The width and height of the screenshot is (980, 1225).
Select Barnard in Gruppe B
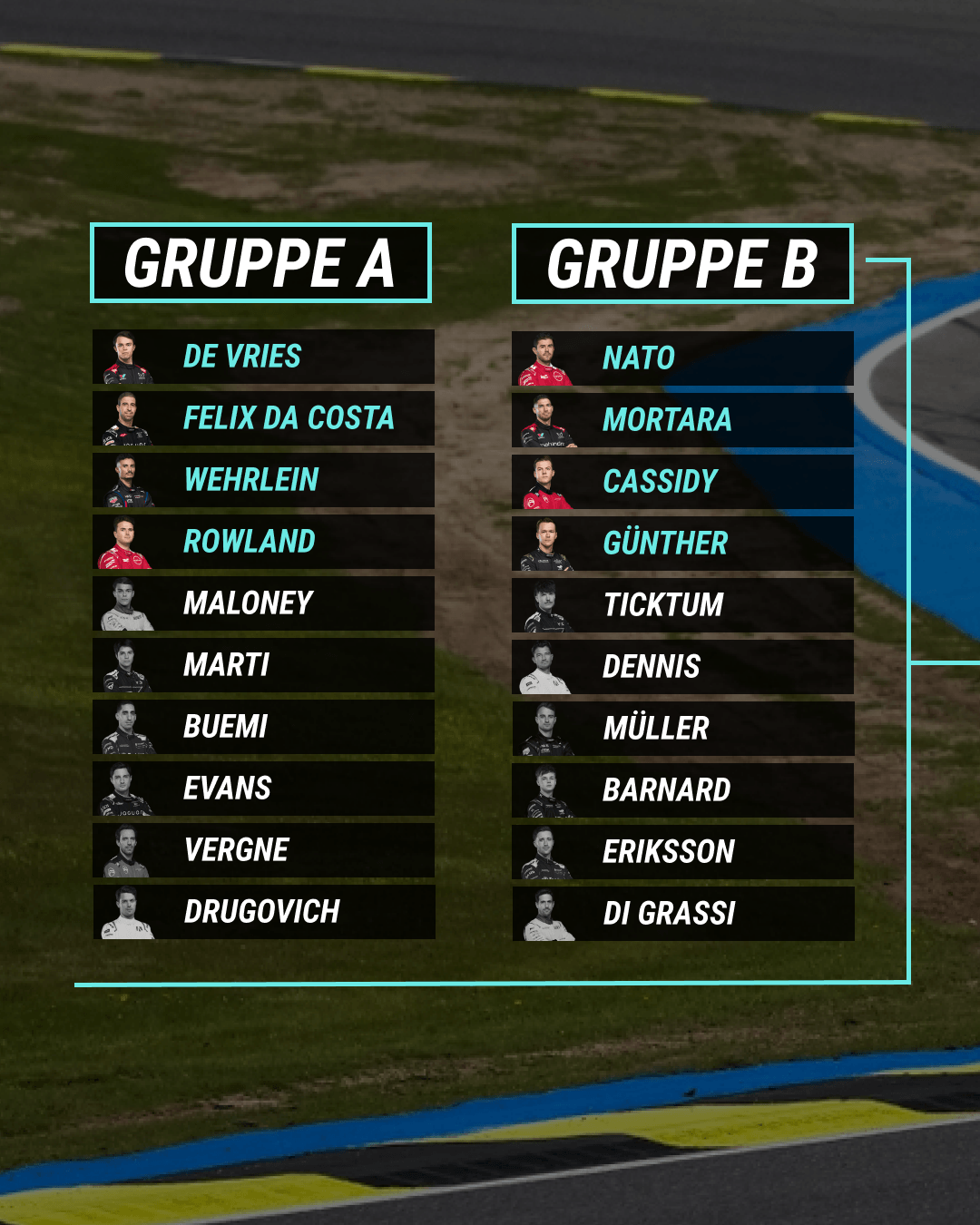coord(682,790)
